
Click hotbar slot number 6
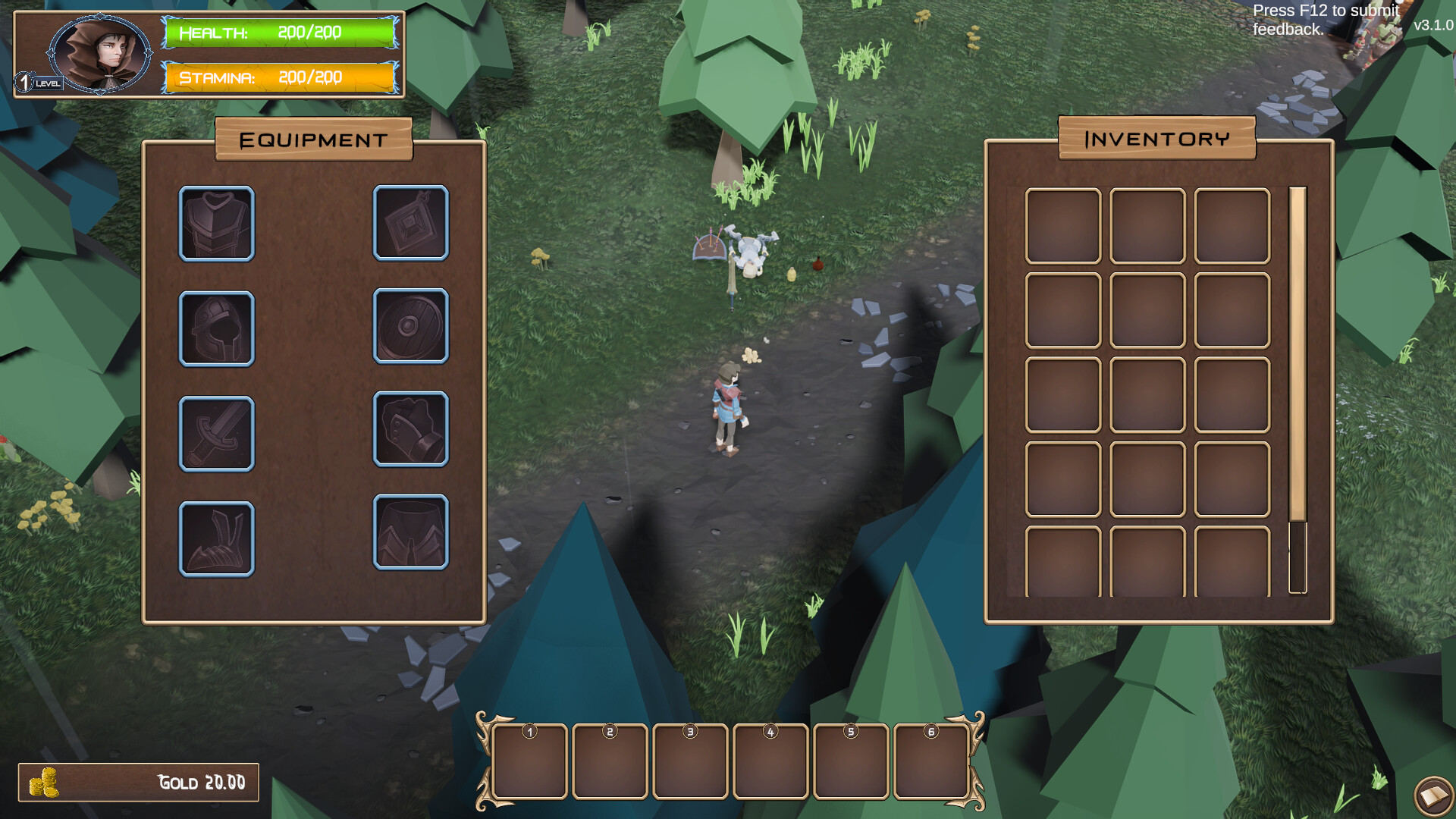pos(930,761)
